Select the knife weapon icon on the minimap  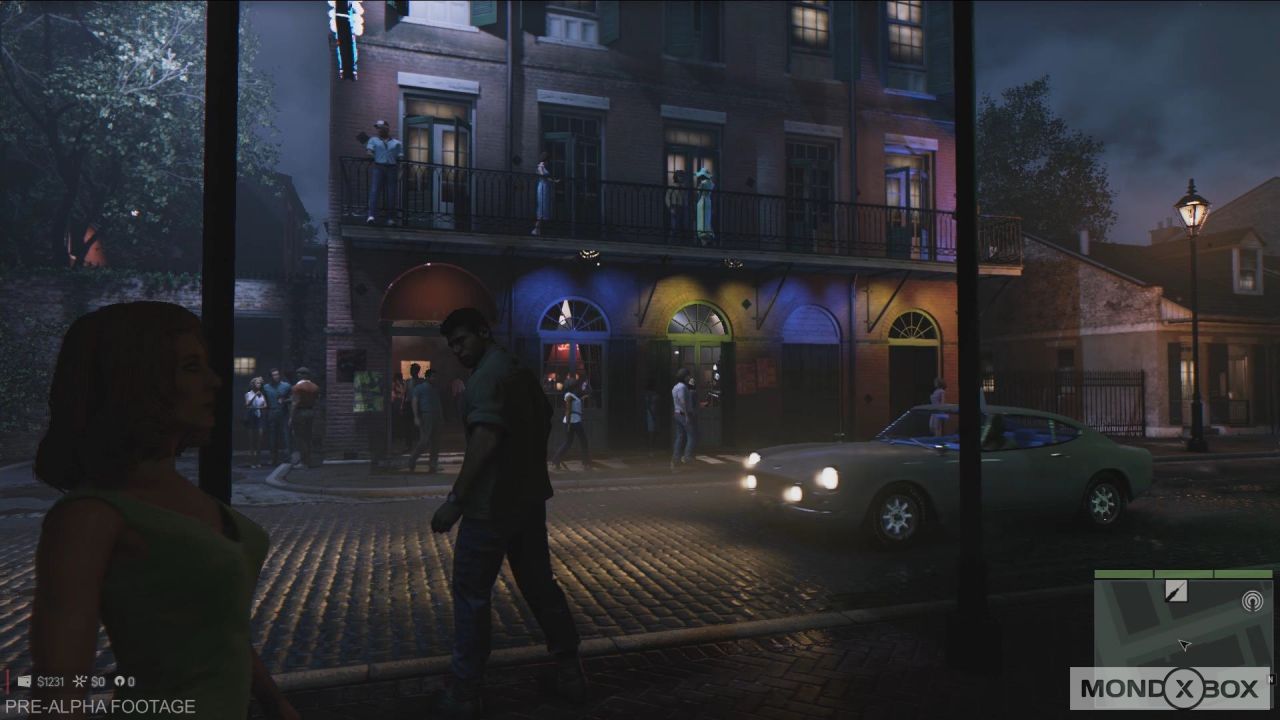click(1176, 591)
